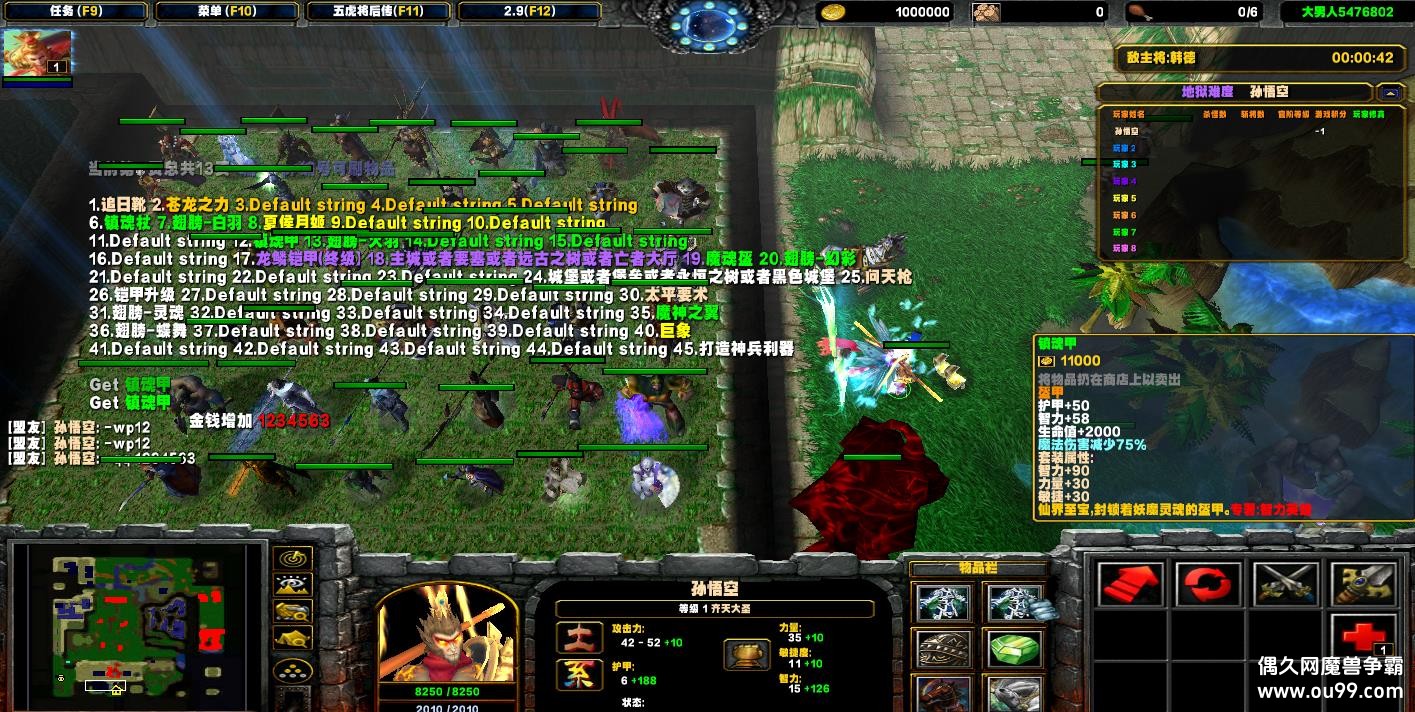Screen dimensions: 1415x712
Task: Activate the red circular arrows command
Action: coord(1208,583)
